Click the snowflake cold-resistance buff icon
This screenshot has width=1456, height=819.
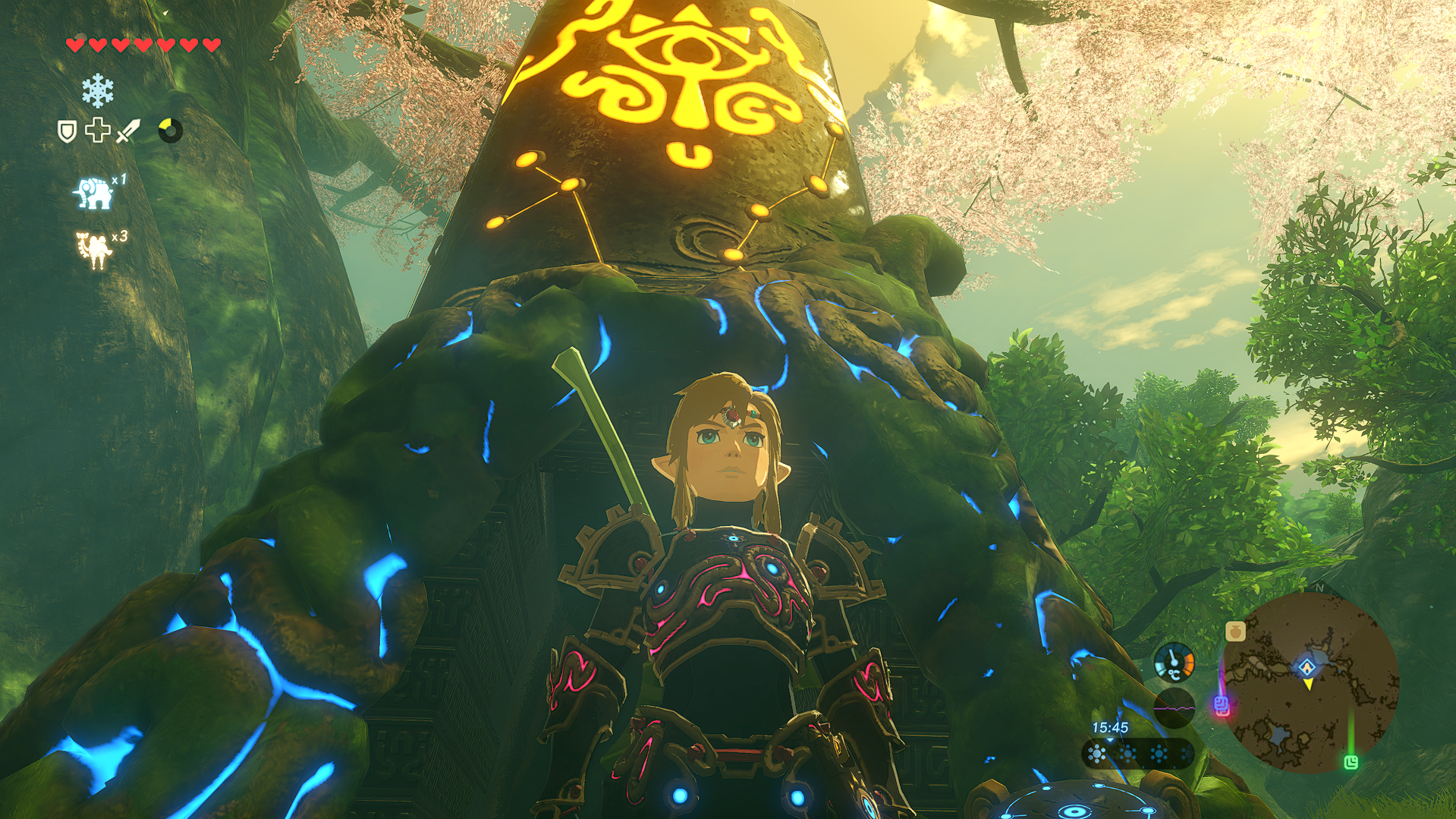coord(98,91)
